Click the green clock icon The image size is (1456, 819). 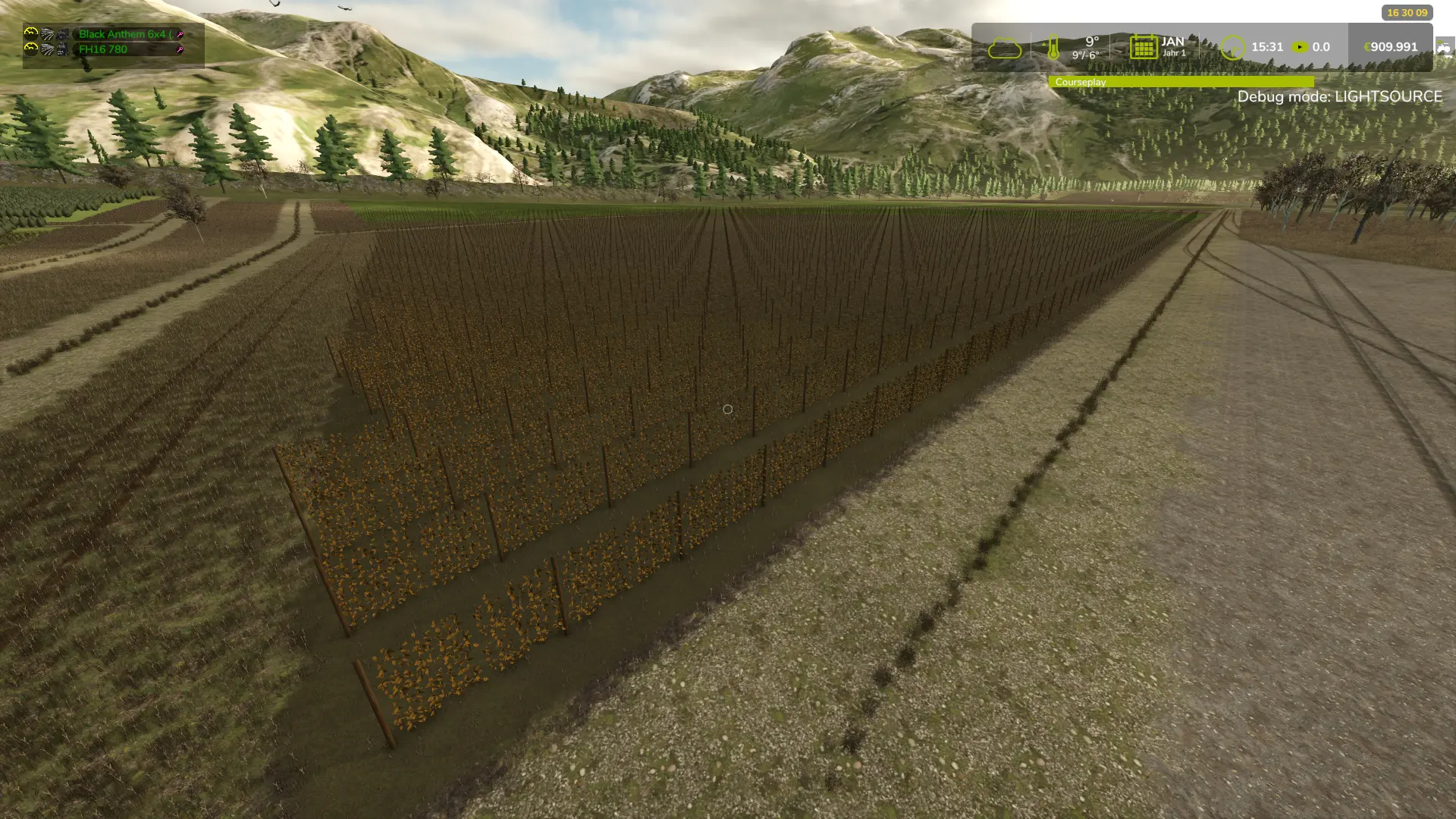click(1232, 48)
